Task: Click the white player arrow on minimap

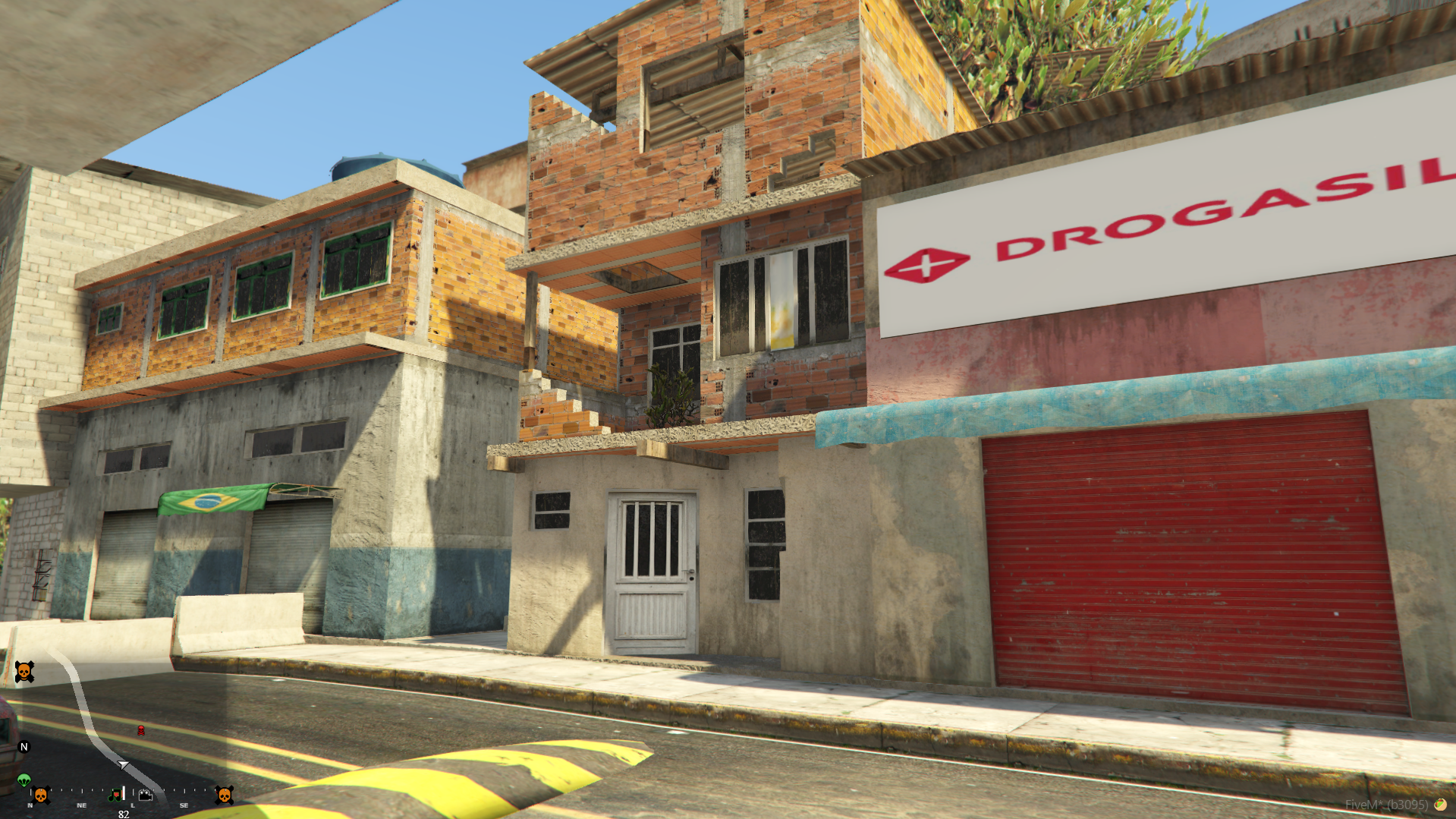Action: (x=123, y=764)
